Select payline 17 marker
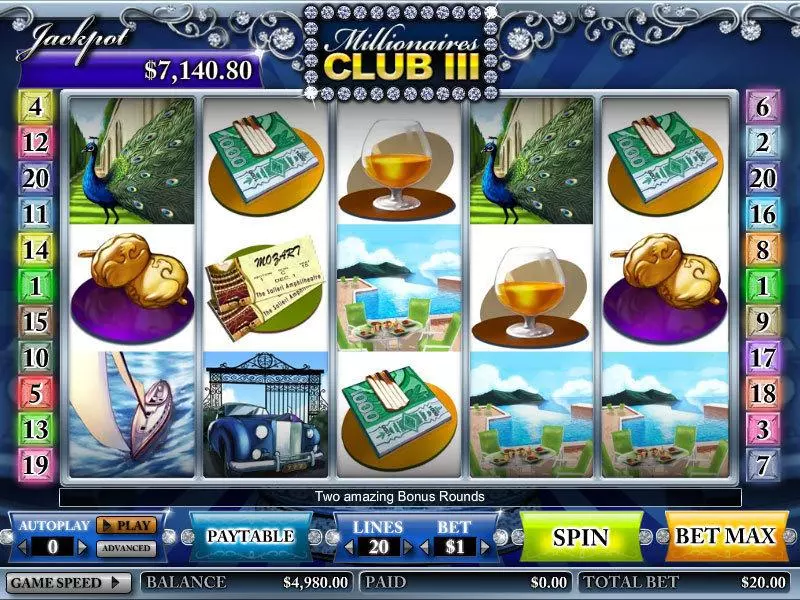 tap(763, 357)
